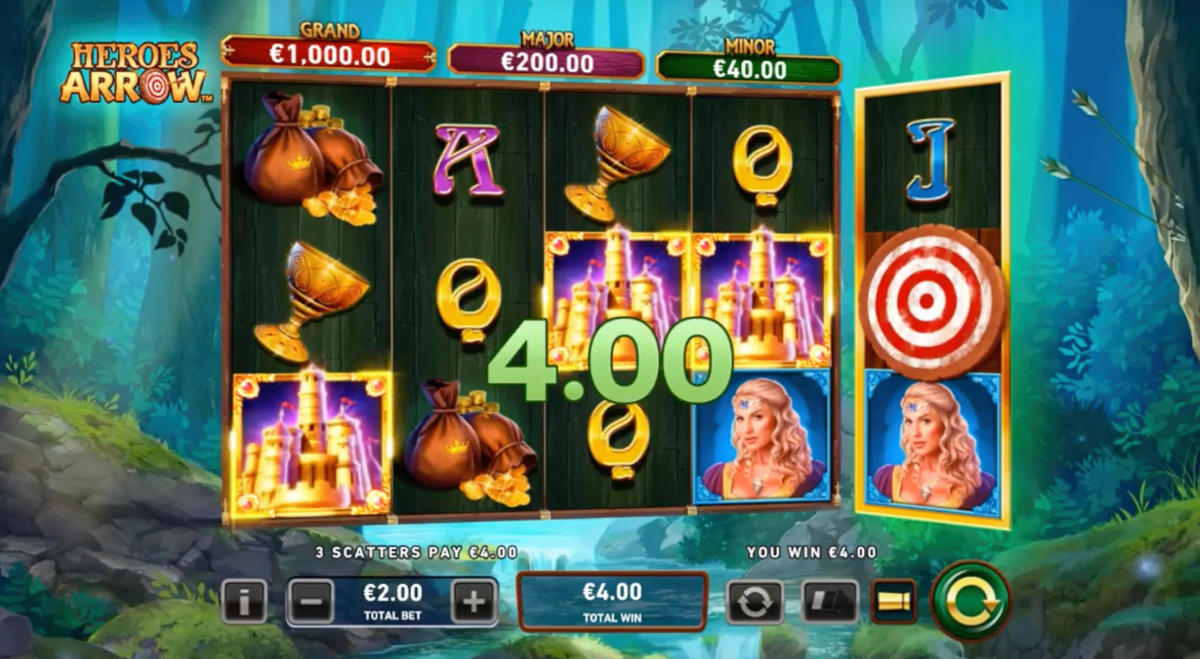Screen dimensions: 1200x659
Task: Spin the reels with the green button
Action: 970,600
